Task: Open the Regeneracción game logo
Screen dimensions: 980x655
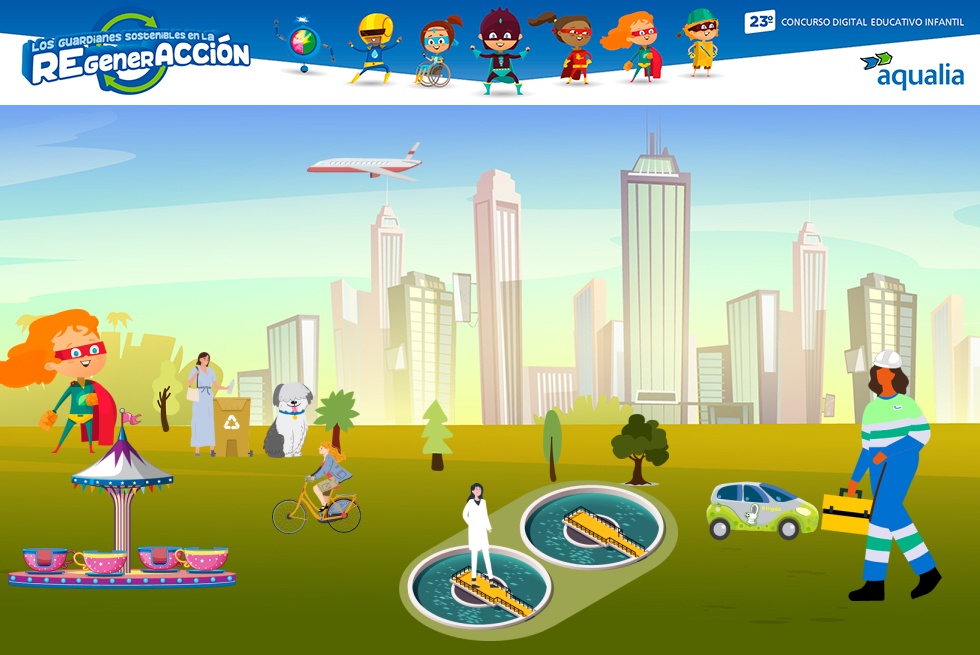Action: pos(136,55)
